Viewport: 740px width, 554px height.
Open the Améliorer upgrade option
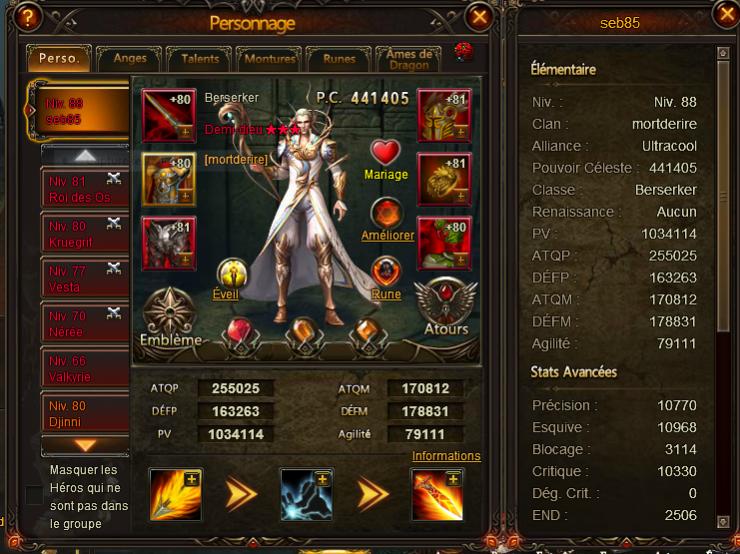pyautogui.click(x=386, y=214)
